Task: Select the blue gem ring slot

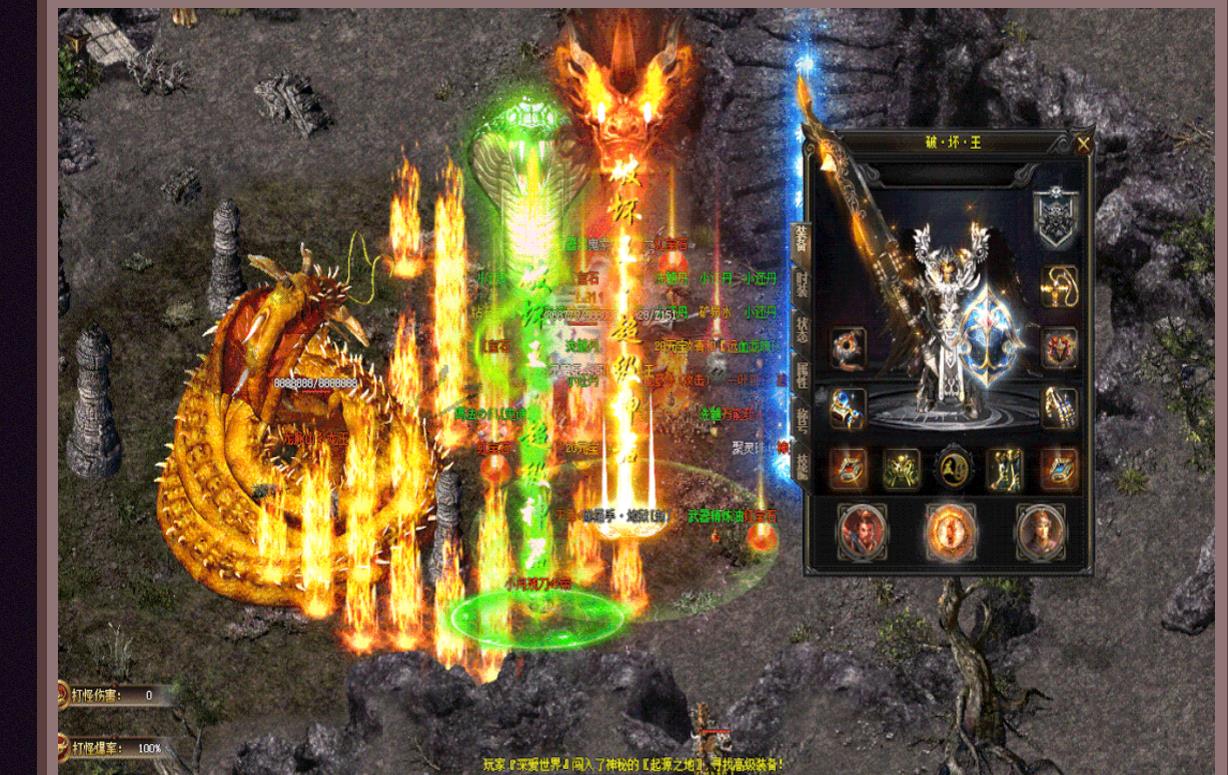Action: click(x=847, y=408)
